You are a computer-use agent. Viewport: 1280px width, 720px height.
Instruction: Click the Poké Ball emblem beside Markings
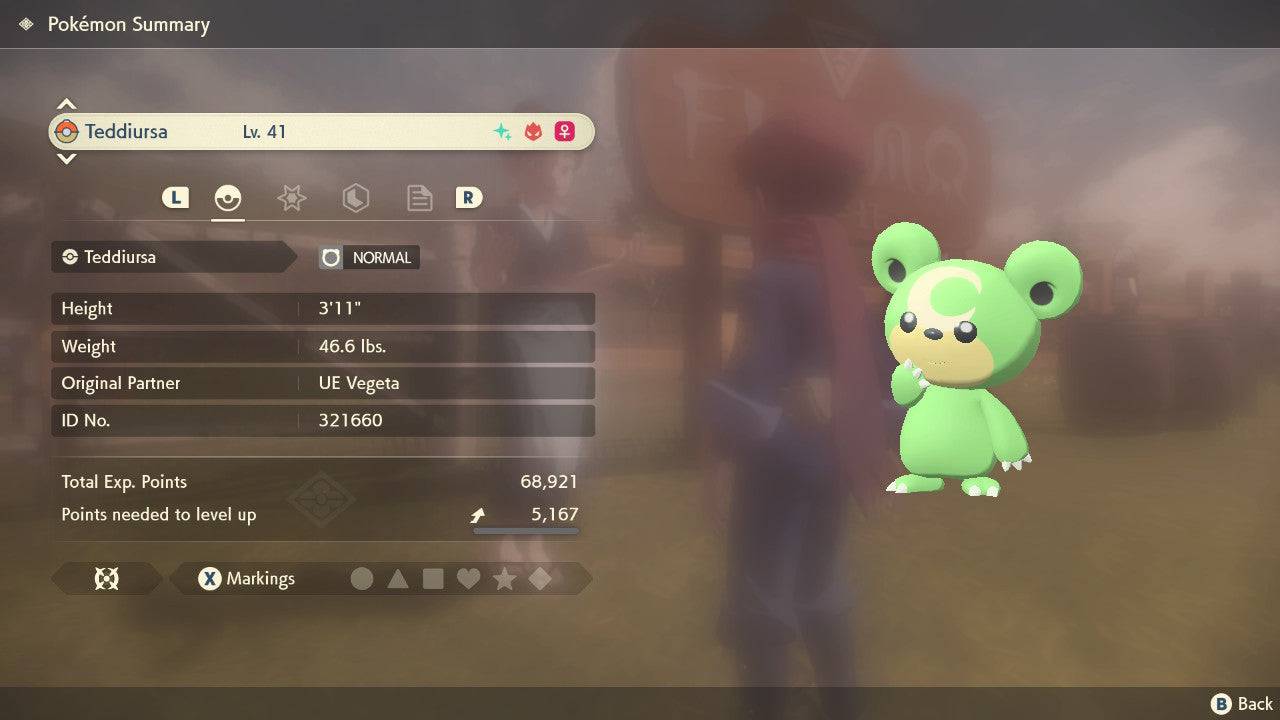coord(106,579)
